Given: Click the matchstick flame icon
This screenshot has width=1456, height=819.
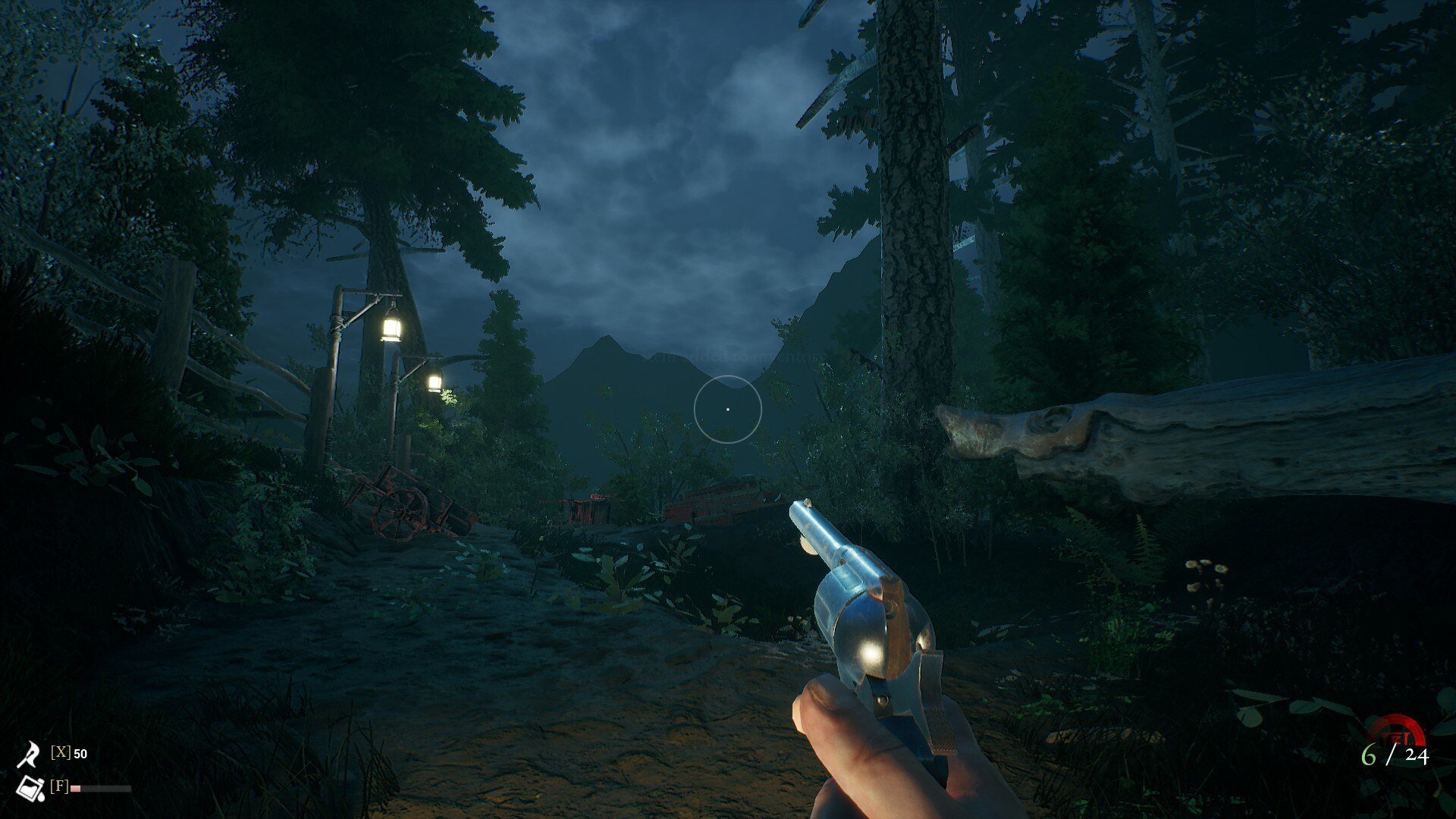Looking at the screenshot, I should coord(29,754).
